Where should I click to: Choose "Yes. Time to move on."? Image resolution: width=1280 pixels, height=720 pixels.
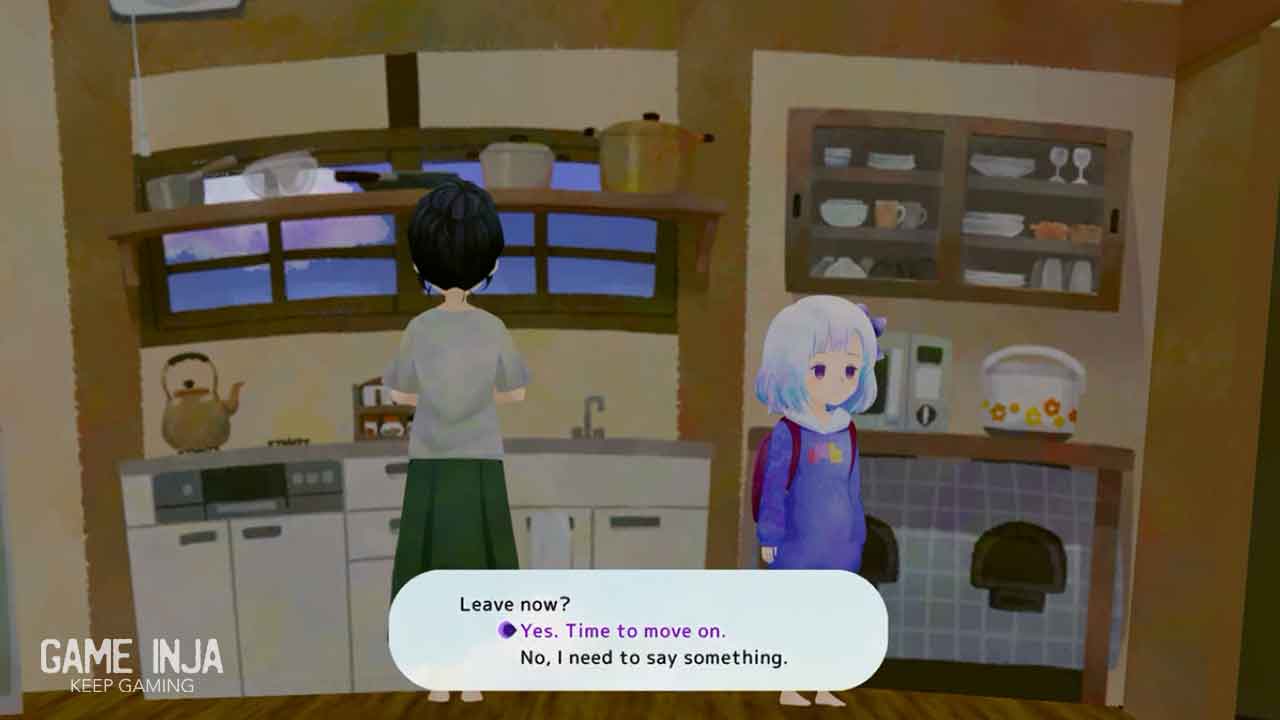click(622, 631)
